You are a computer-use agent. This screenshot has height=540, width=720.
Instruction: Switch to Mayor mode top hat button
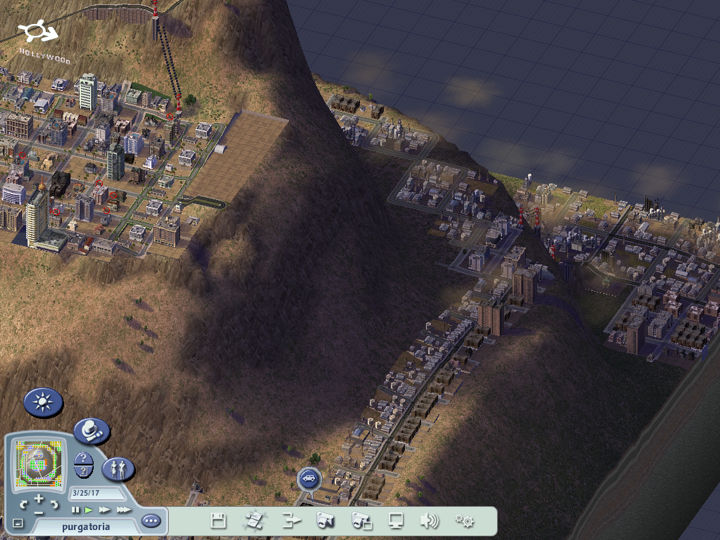[92, 431]
